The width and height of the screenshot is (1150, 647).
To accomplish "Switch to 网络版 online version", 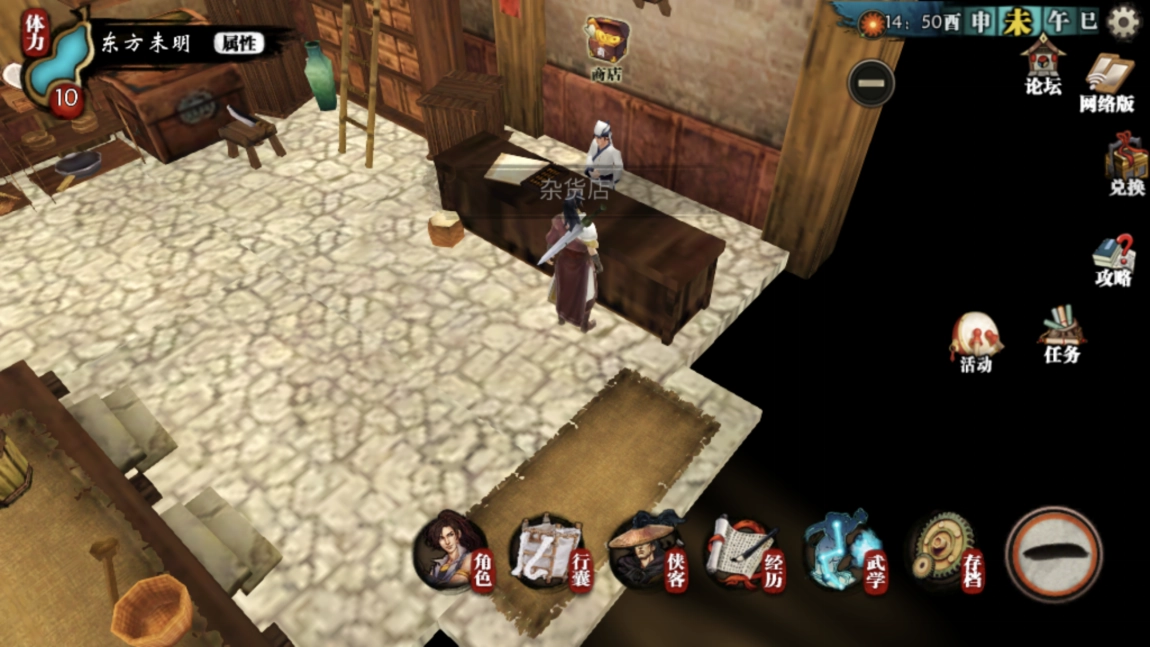I will (x=1107, y=81).
